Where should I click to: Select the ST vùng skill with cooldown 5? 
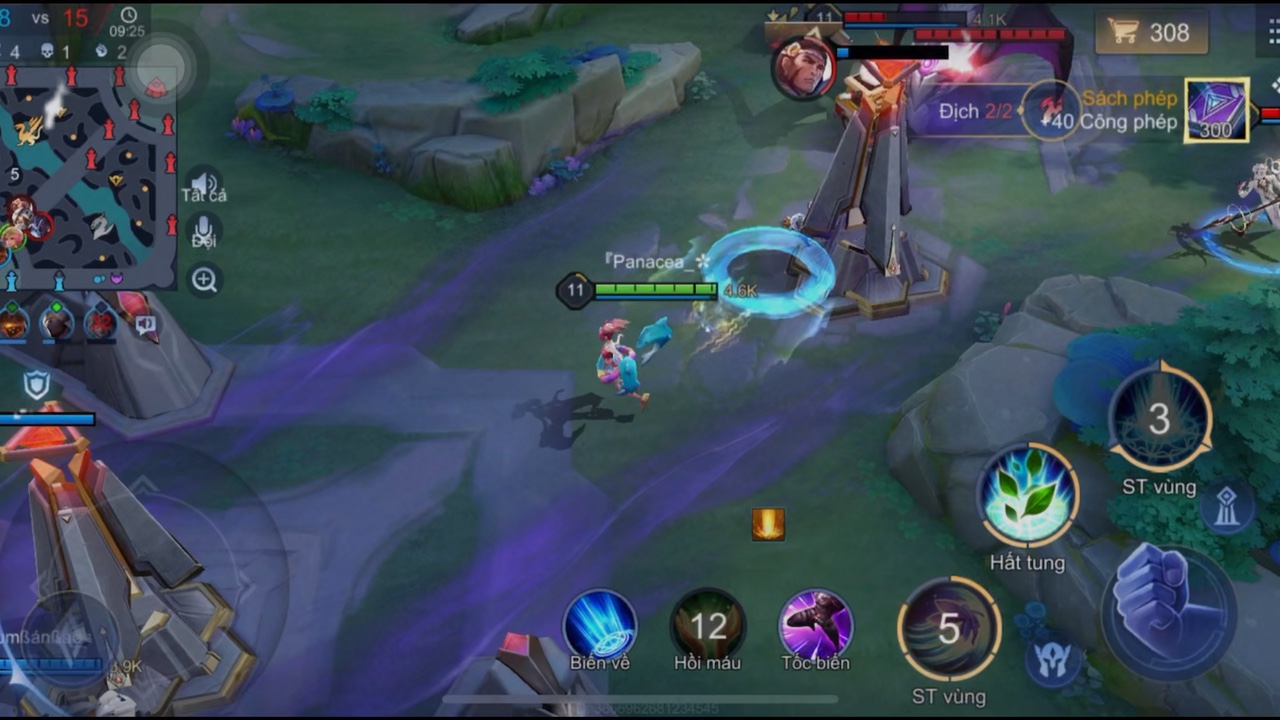tap(948, 629)
